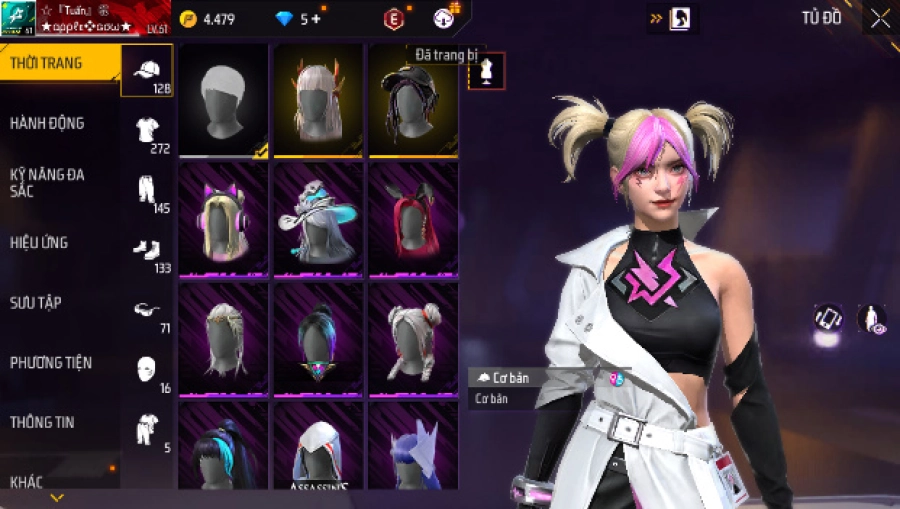Close the wardrobe with the X button
This screenshot has width=900, height=509.
[880, 18]
